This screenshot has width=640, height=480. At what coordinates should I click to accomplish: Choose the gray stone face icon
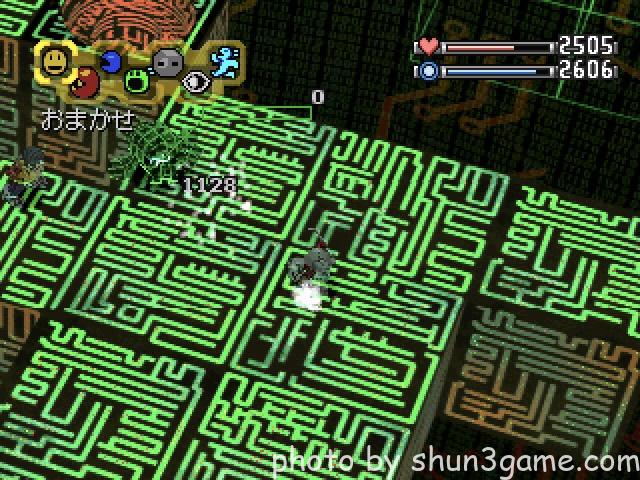point(167,62)
